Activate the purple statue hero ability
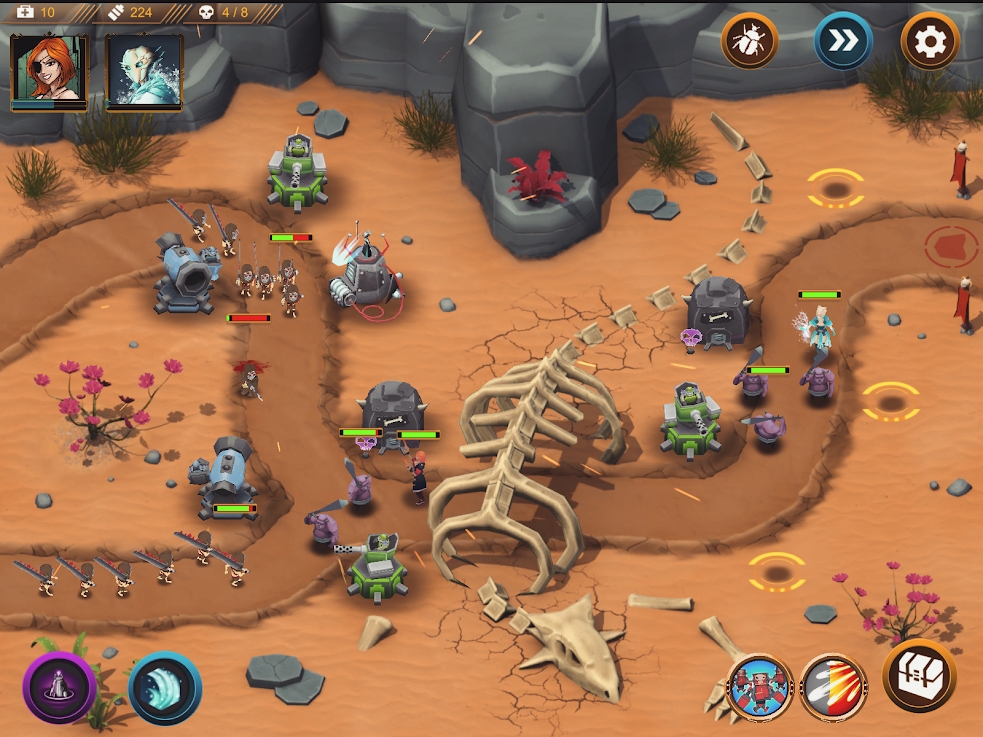The height and width of the screenshot is (737, 983). click(x=60, y=687)
